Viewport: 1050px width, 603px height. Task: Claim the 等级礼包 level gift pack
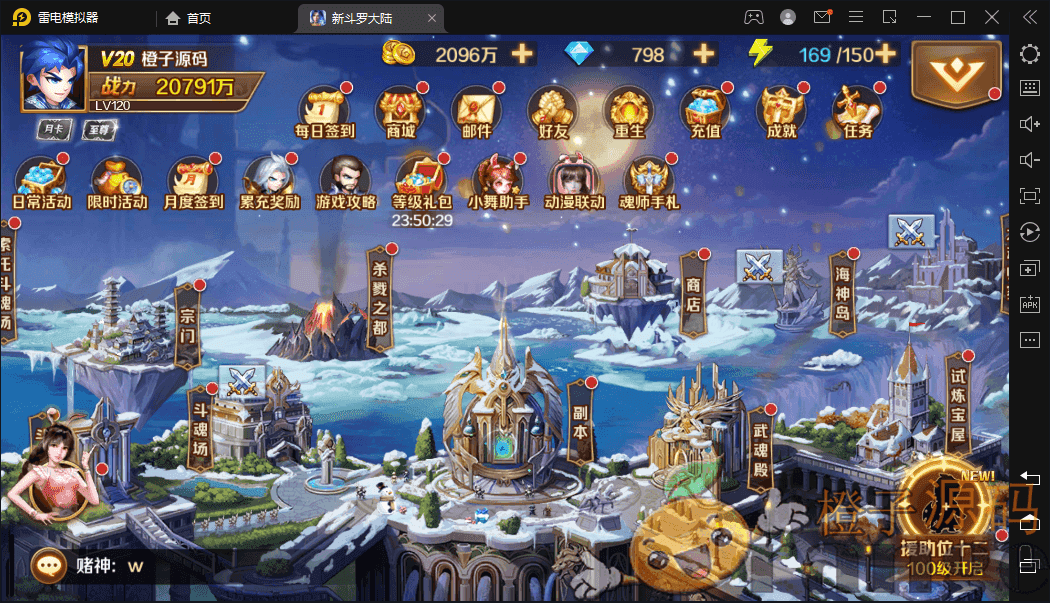point(422,181)
